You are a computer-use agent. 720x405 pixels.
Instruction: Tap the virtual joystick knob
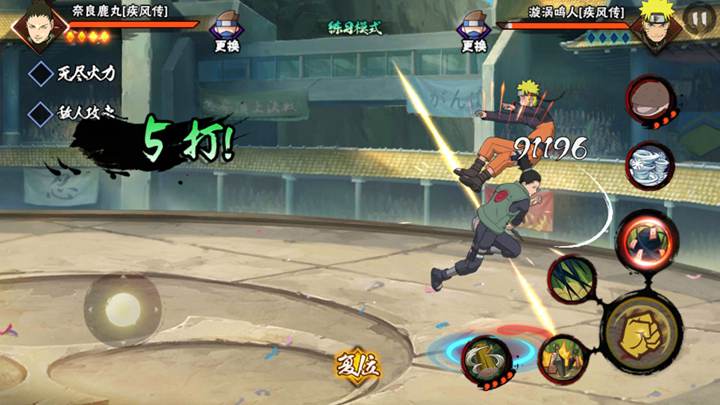(122, 308)
